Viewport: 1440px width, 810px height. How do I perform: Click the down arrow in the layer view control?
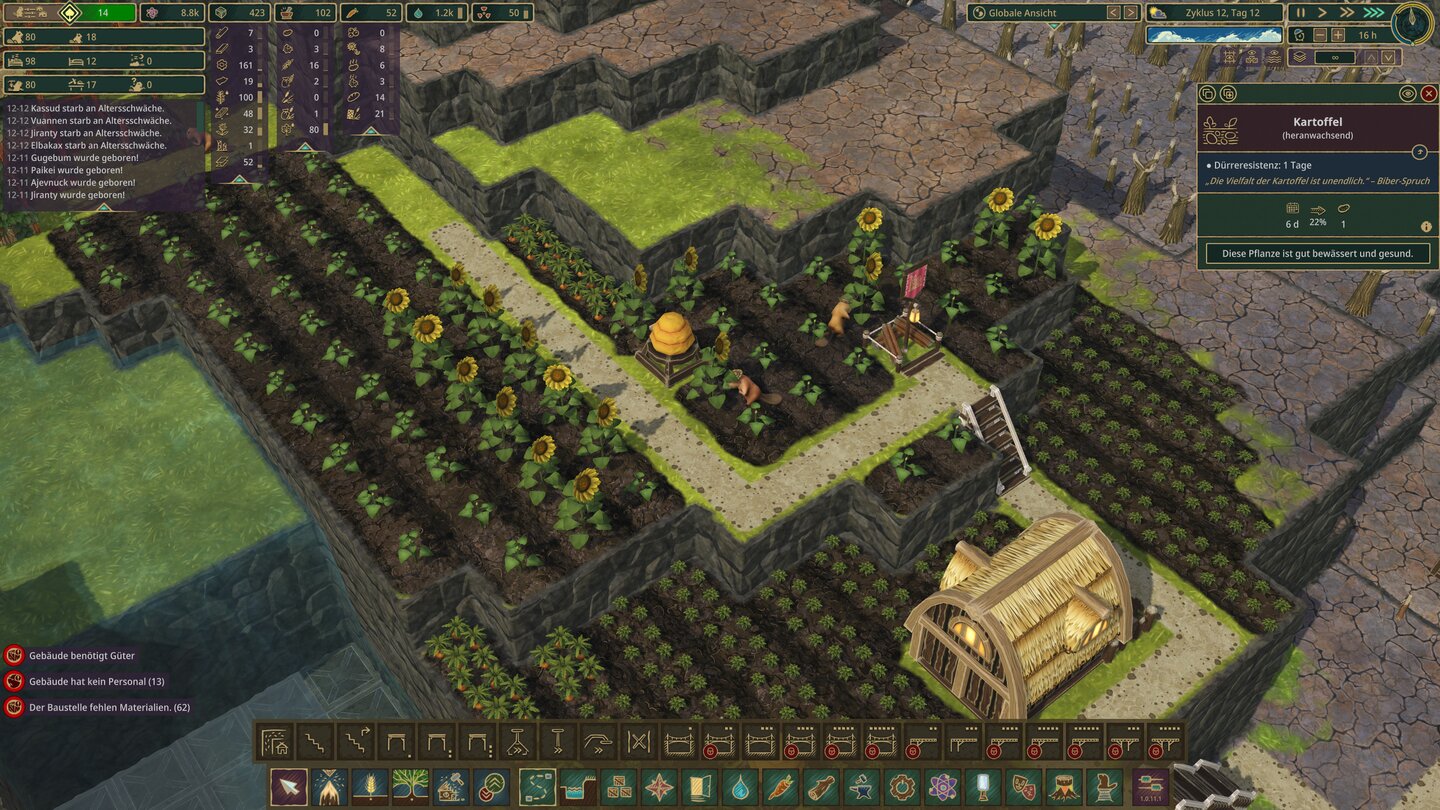pos(1387,57)
